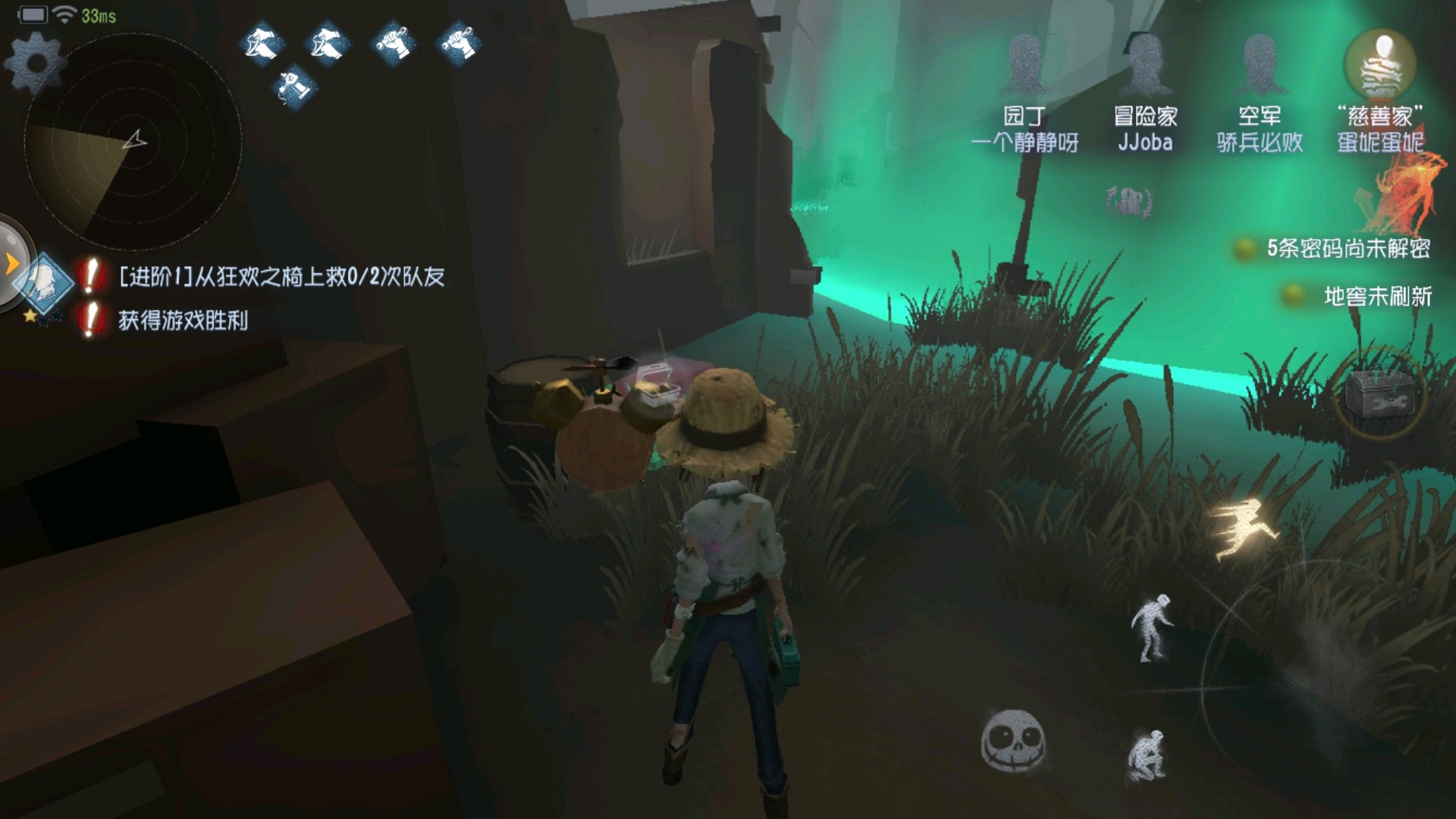The image size is (1456, 819).
Task: Open the deduction quest objective tracker
Action: click(45, 282)
